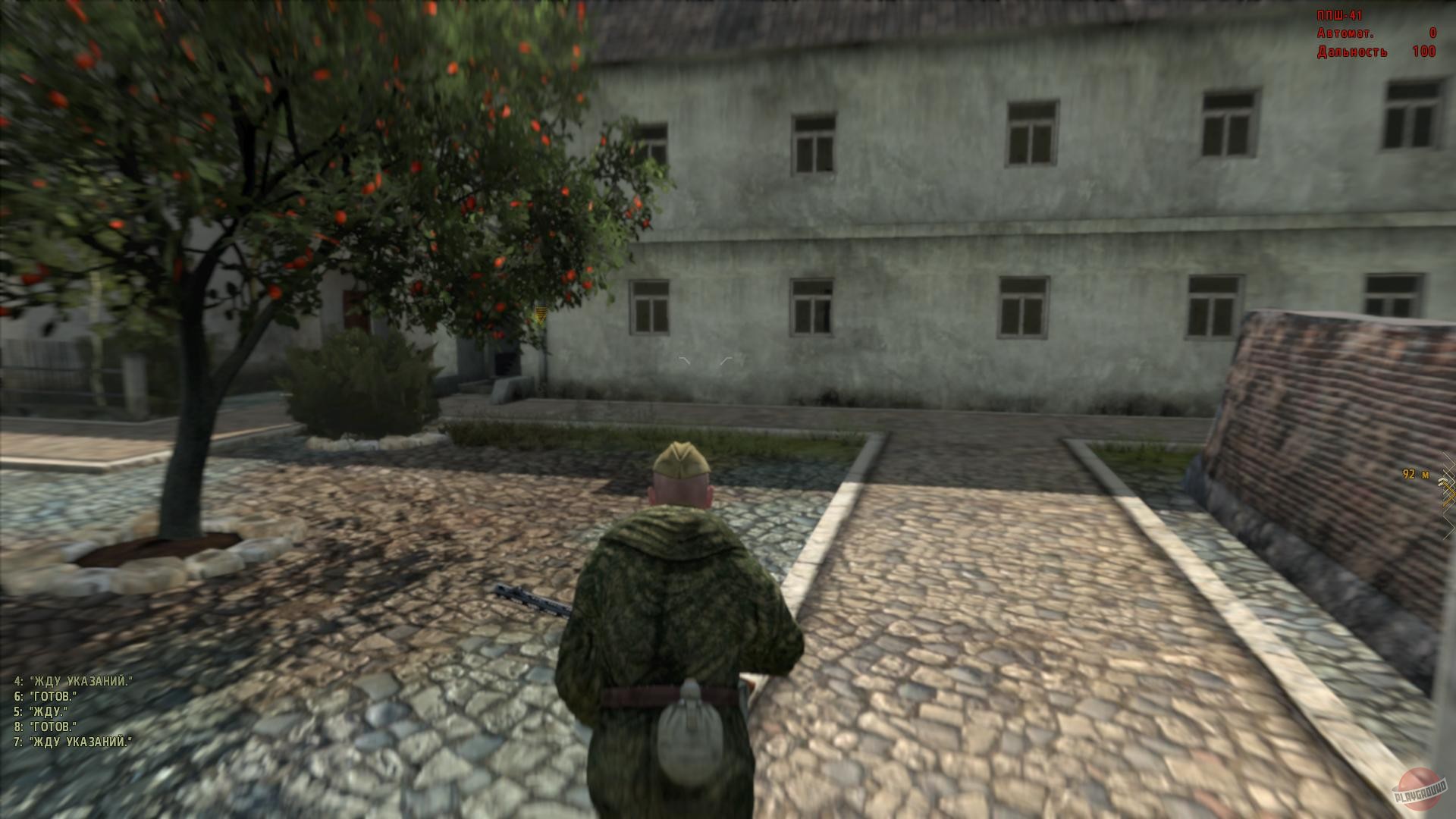Toggle the Автомат fire mode indicator
The image size is (1456, 819).
1346,33
